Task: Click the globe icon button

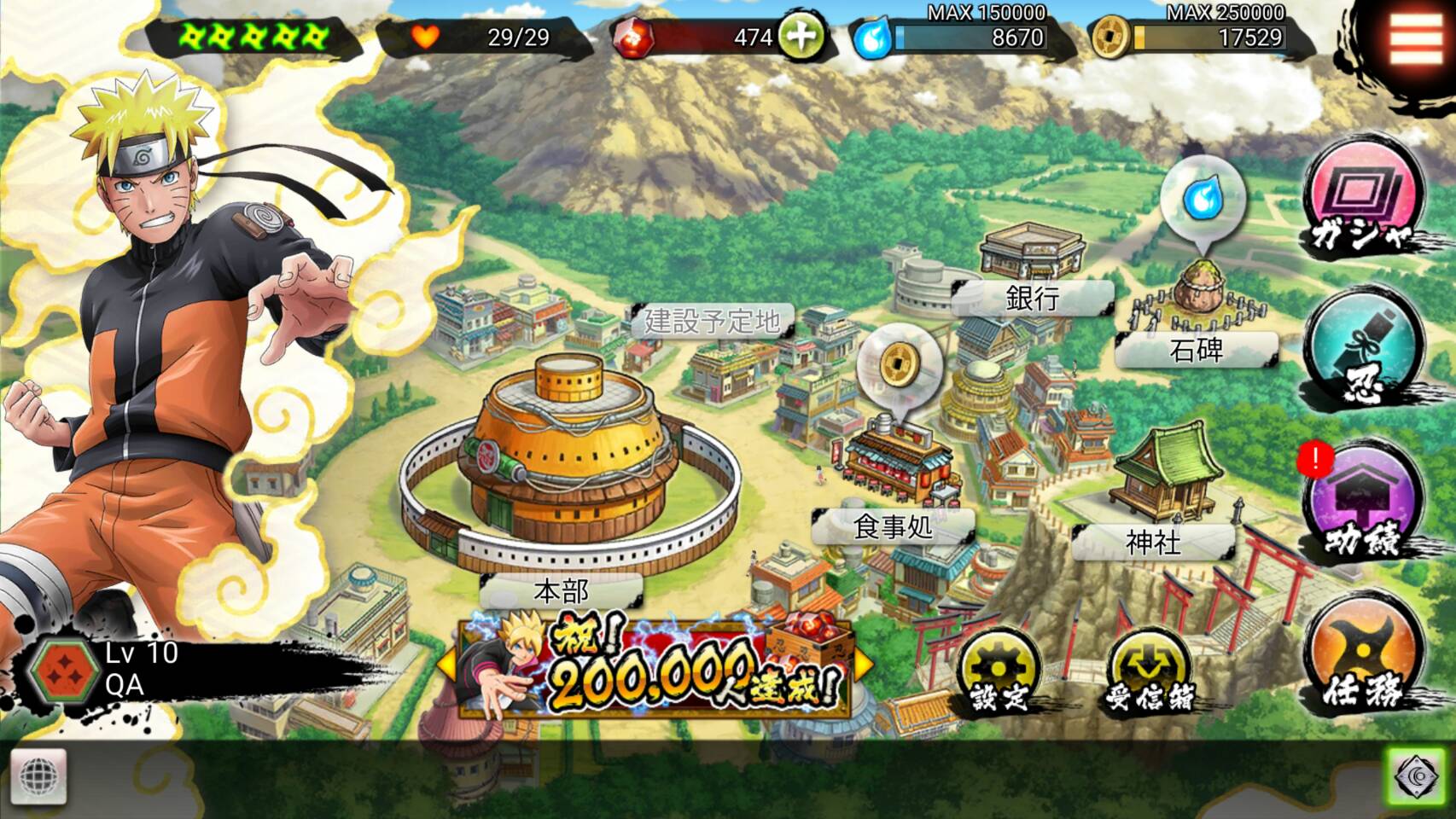Action: point(38,776)
